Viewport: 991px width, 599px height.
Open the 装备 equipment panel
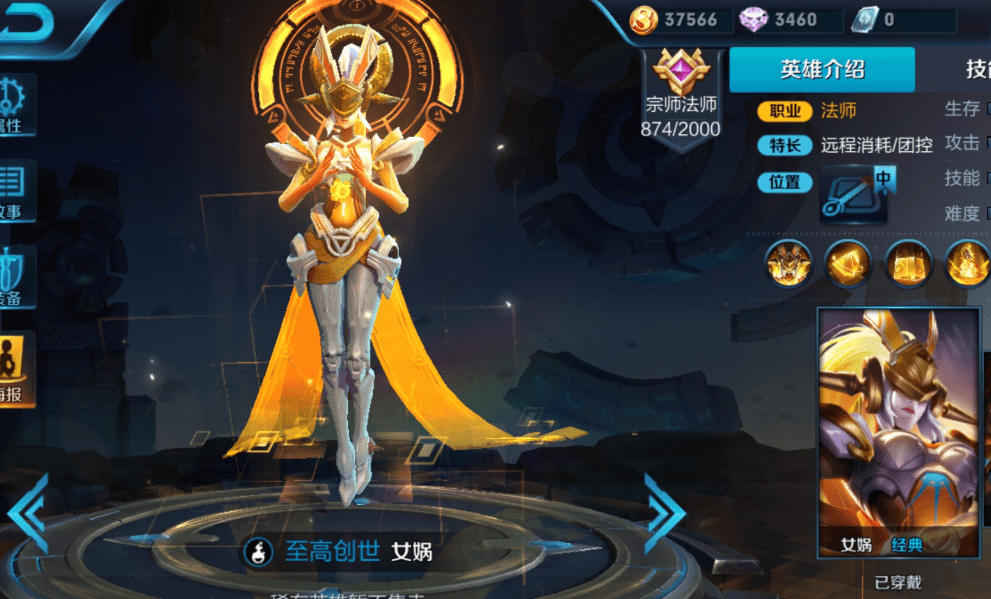(16, 276)
